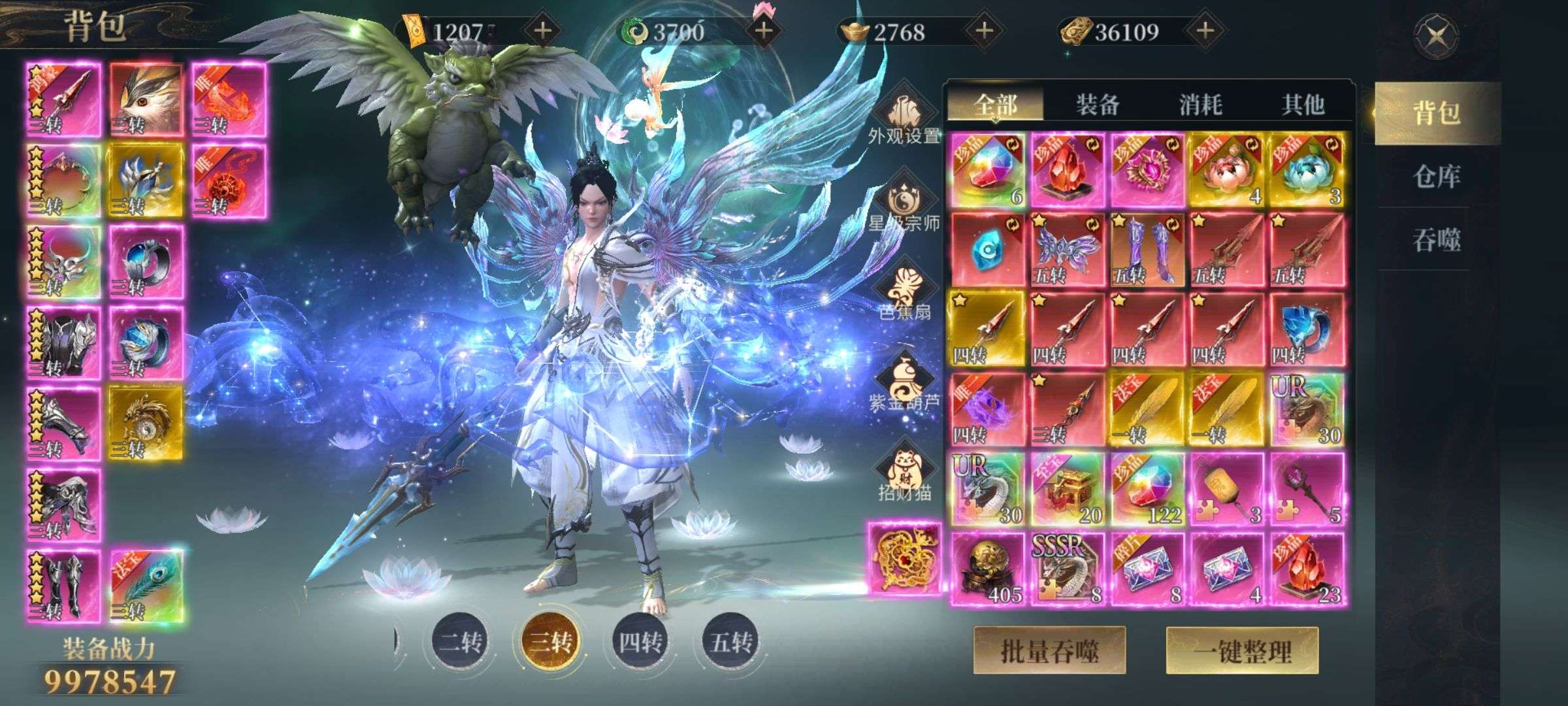1568x706 pixels.
Task: Open the 吞噬 devour page
Action: pyautogui.click(x=1436, y=240)
